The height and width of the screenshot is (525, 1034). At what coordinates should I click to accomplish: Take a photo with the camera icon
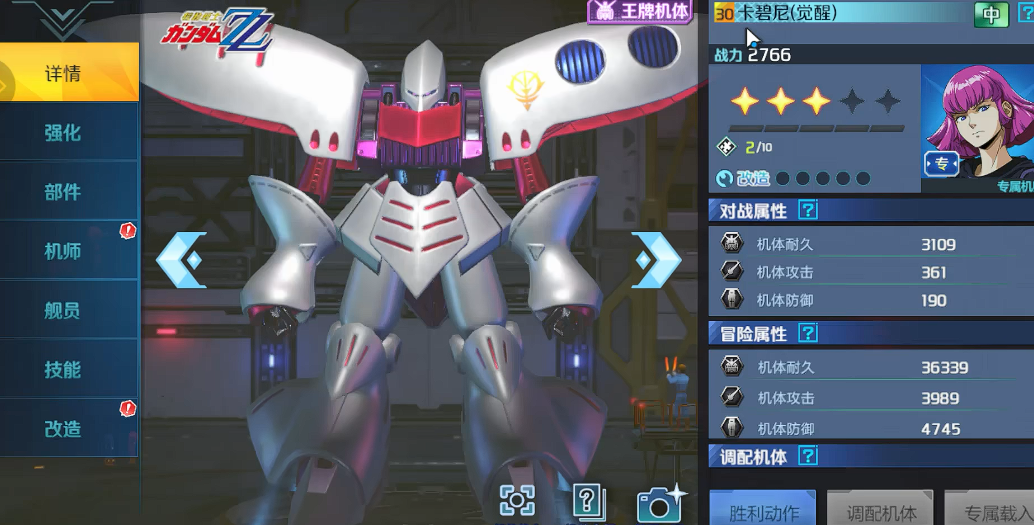[660, 501]
